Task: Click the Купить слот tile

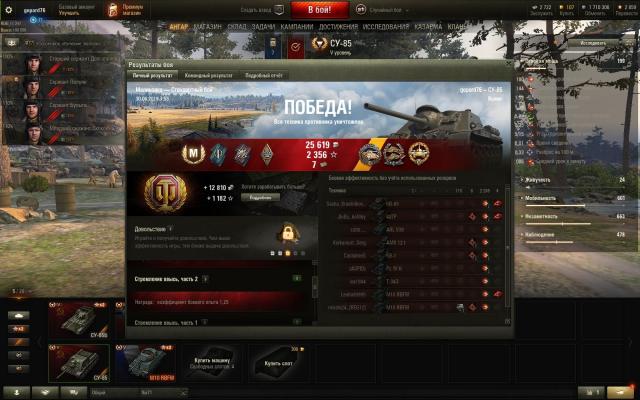Action: coord(270,361)
